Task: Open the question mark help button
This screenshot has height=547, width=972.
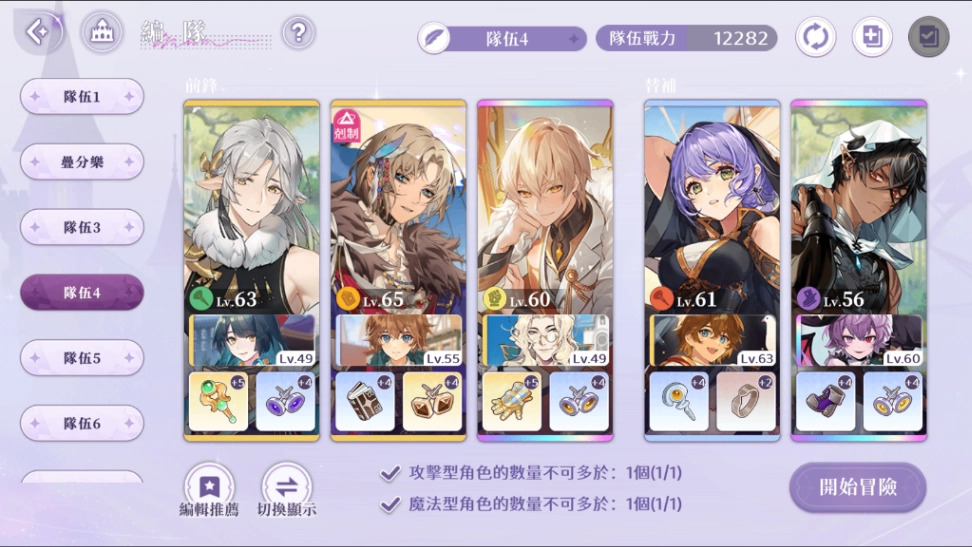Action: point(298,33)
